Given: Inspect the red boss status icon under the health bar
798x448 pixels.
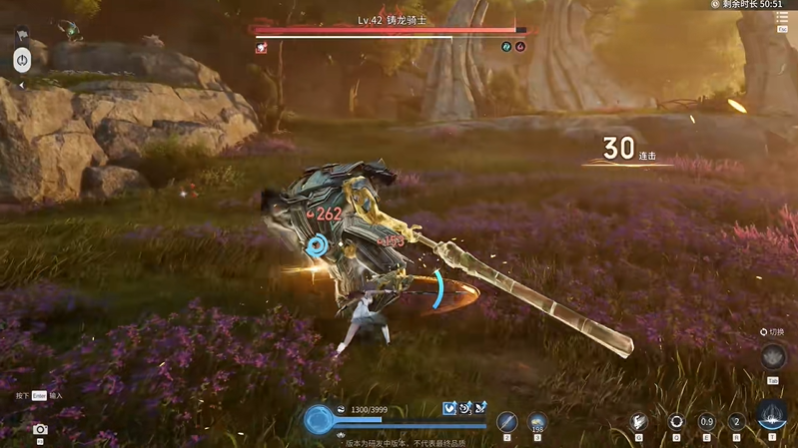Looking at the screenshot, I should coord(262,47).
